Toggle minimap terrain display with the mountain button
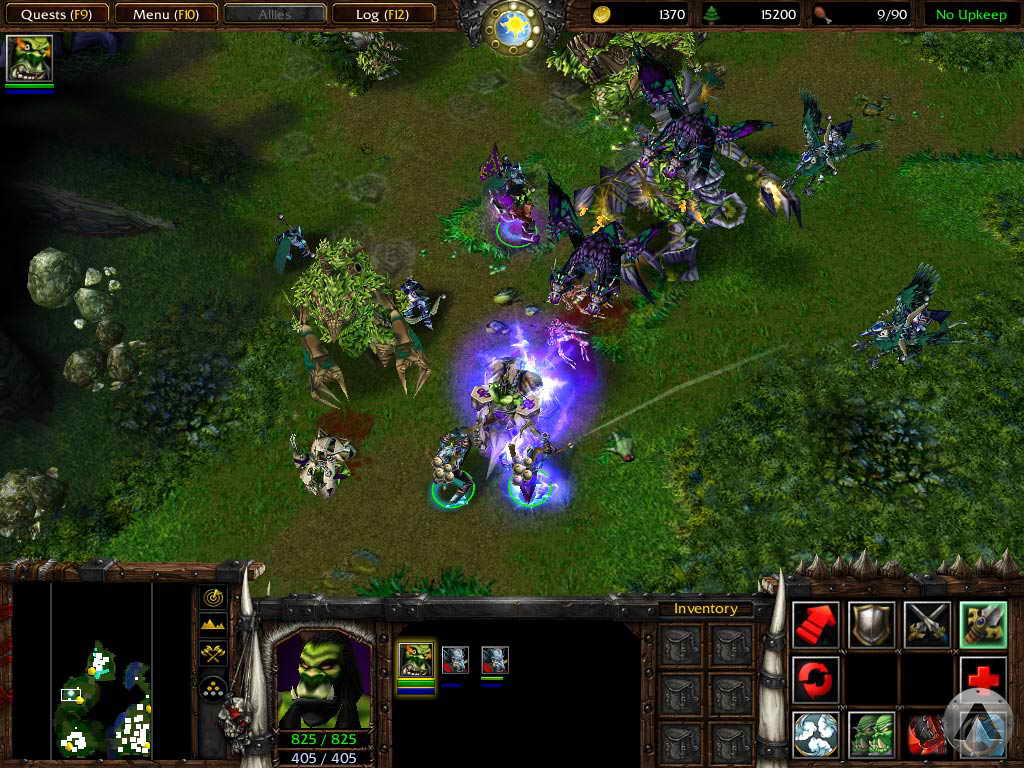Viewport: 1024px width, 768px height. click(x=213, y=625)
